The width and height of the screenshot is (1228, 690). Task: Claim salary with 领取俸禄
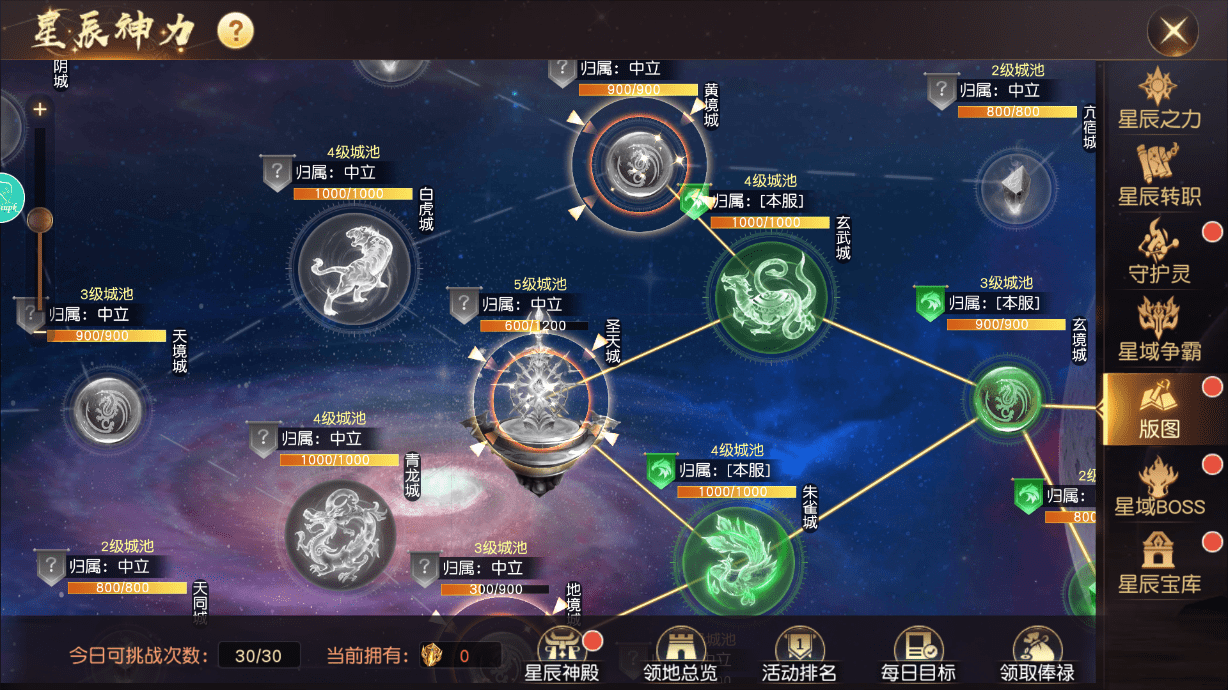point(1037,655)
